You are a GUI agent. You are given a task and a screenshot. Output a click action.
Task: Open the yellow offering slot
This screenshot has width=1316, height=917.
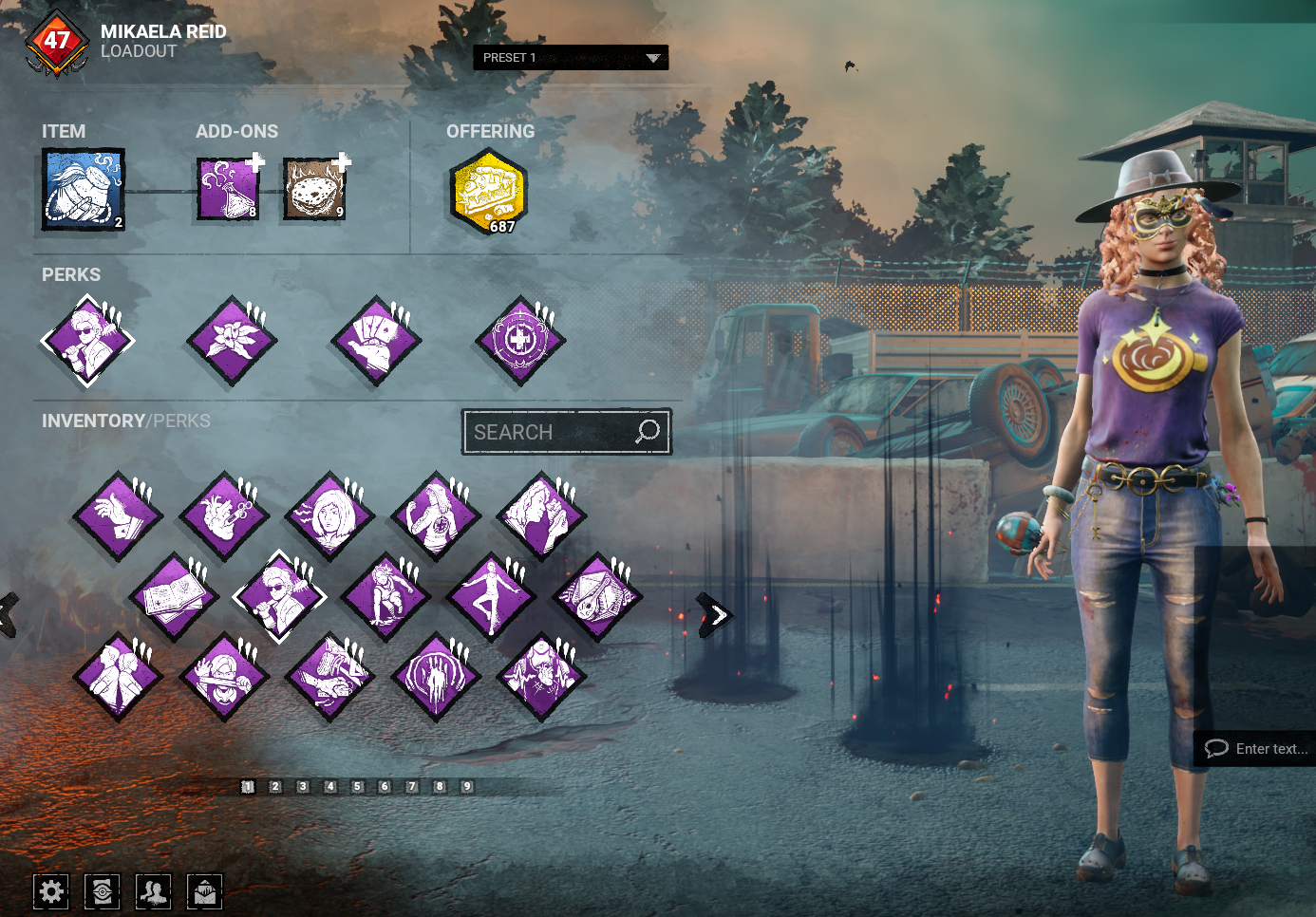point(488,193)
